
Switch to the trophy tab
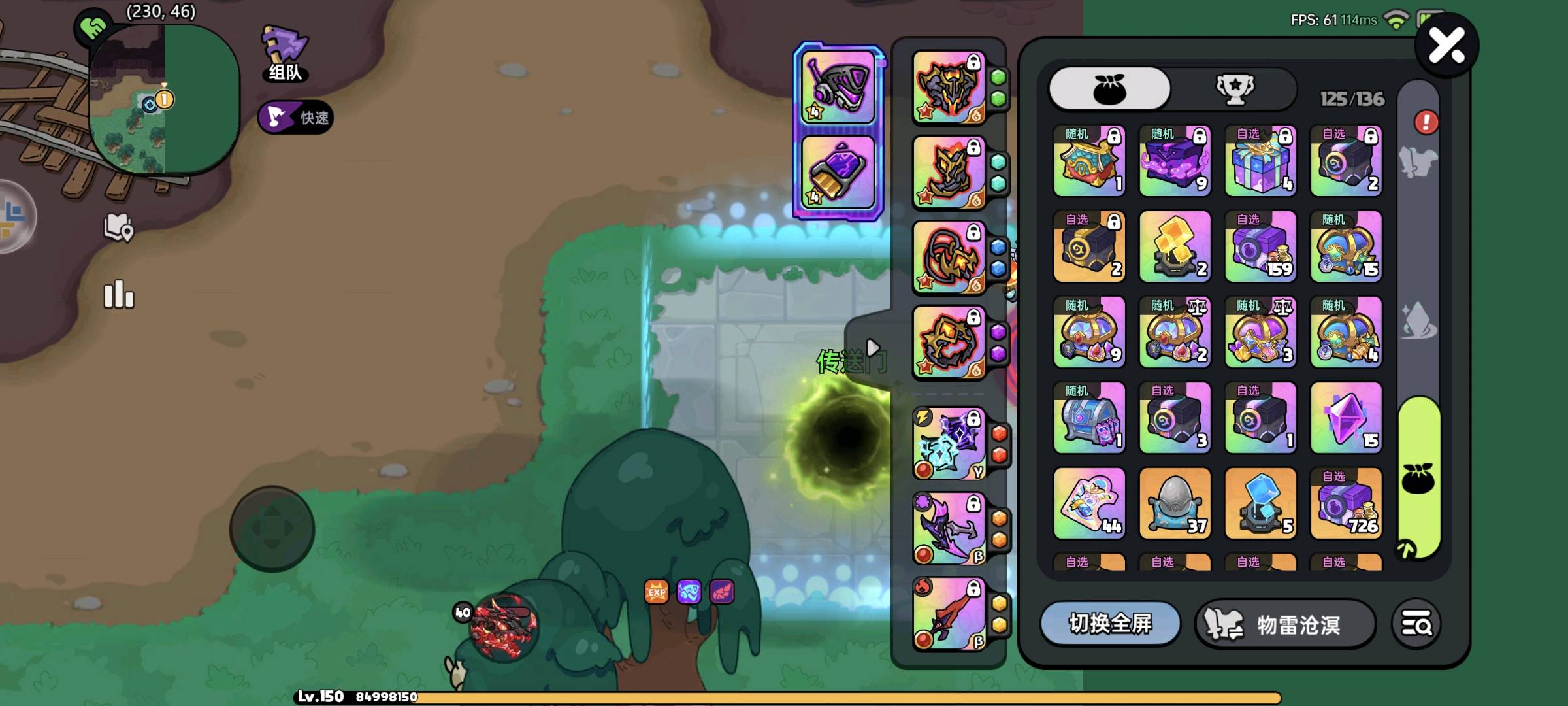pos(1234,88)
